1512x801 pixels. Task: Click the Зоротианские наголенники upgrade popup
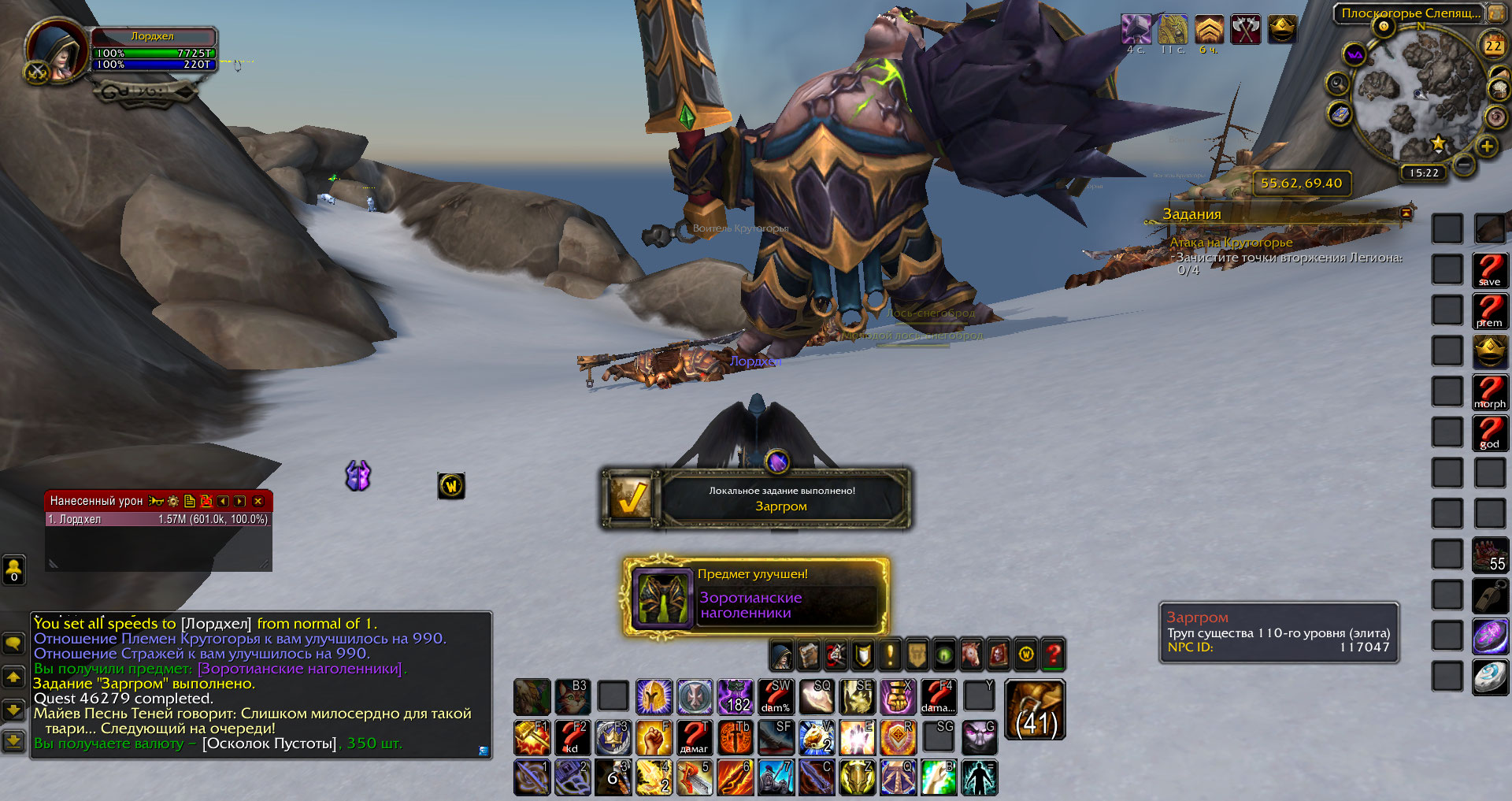click(x=756, y=597)
